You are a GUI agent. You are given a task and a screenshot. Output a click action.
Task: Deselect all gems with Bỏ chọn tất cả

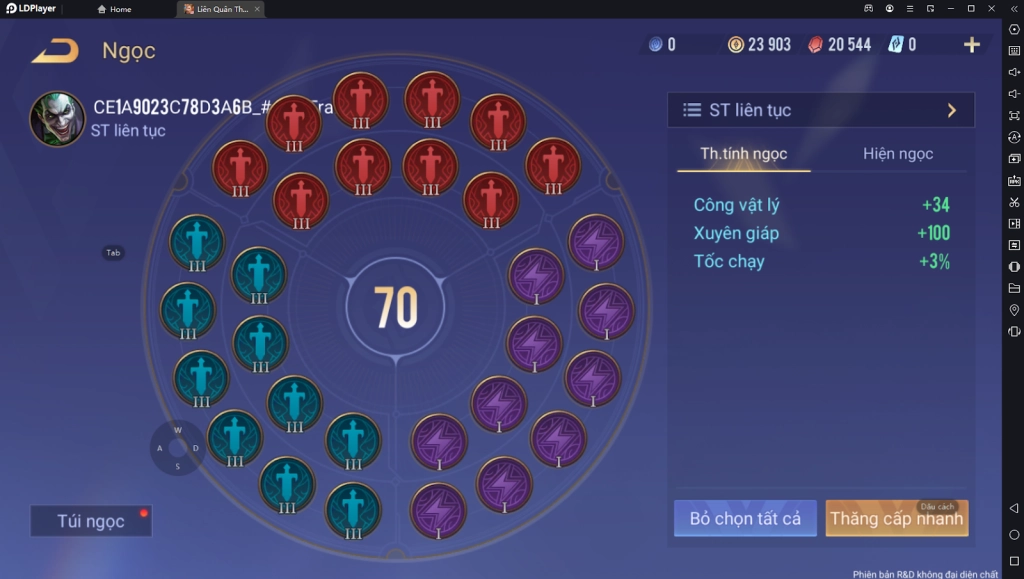745,519
